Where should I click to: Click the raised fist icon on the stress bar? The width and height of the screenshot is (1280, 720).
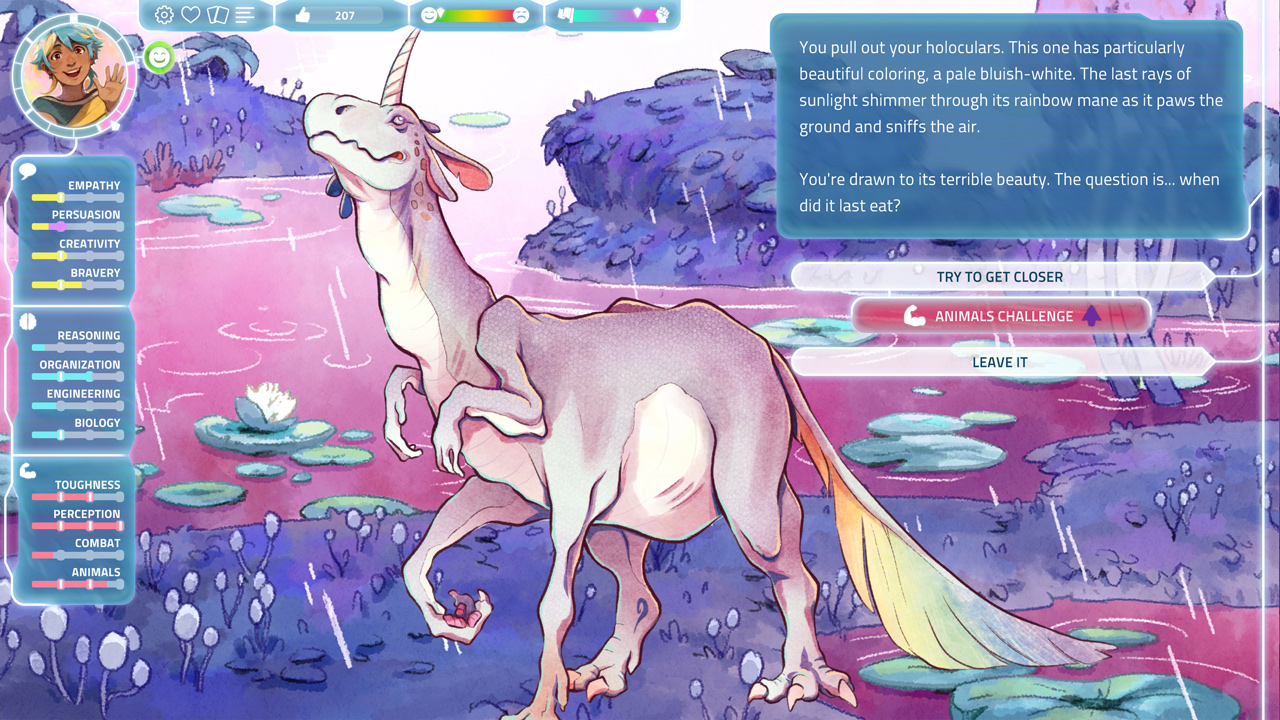coord(663,15)
